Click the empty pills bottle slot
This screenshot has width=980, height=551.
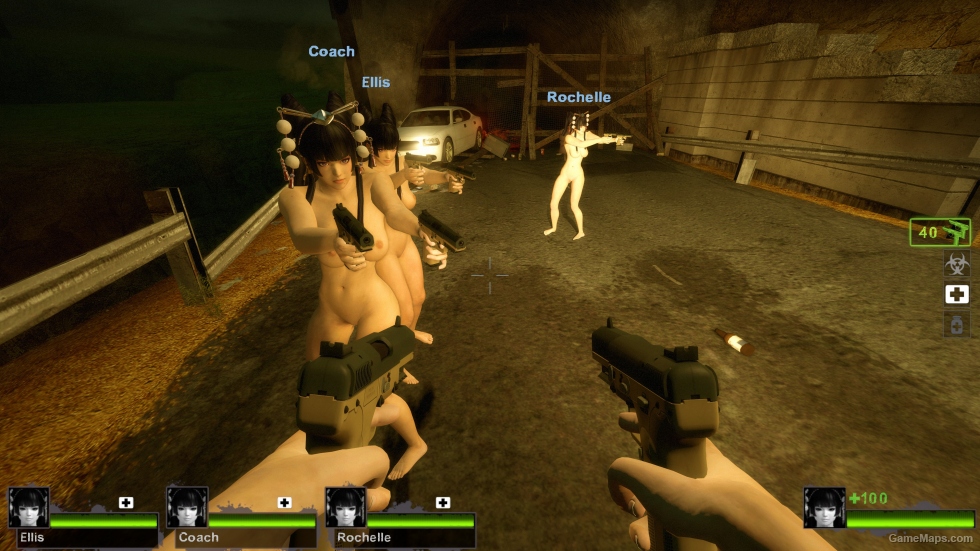957,324
